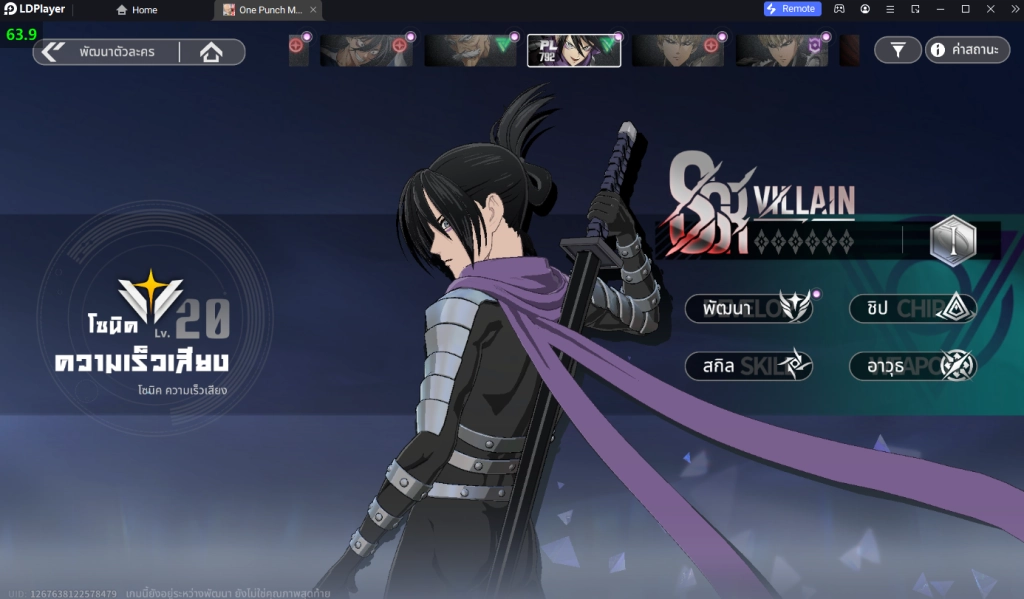The image size is (1024, 599).
Task: Go back from character development screen
Action: click(x=53, y=52)
